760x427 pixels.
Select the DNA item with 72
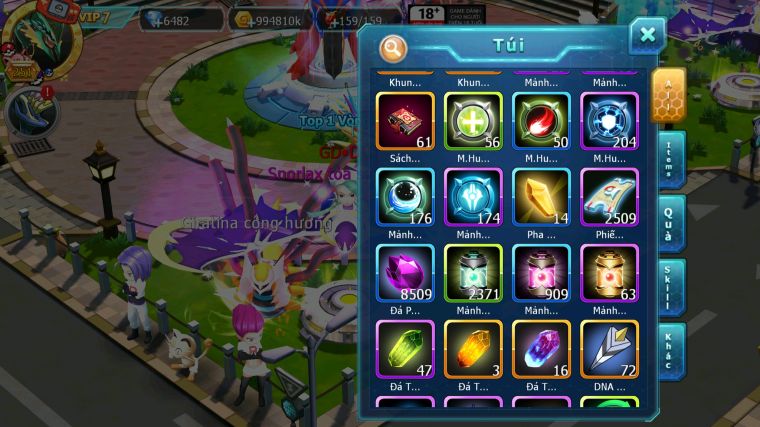[609, 348]
